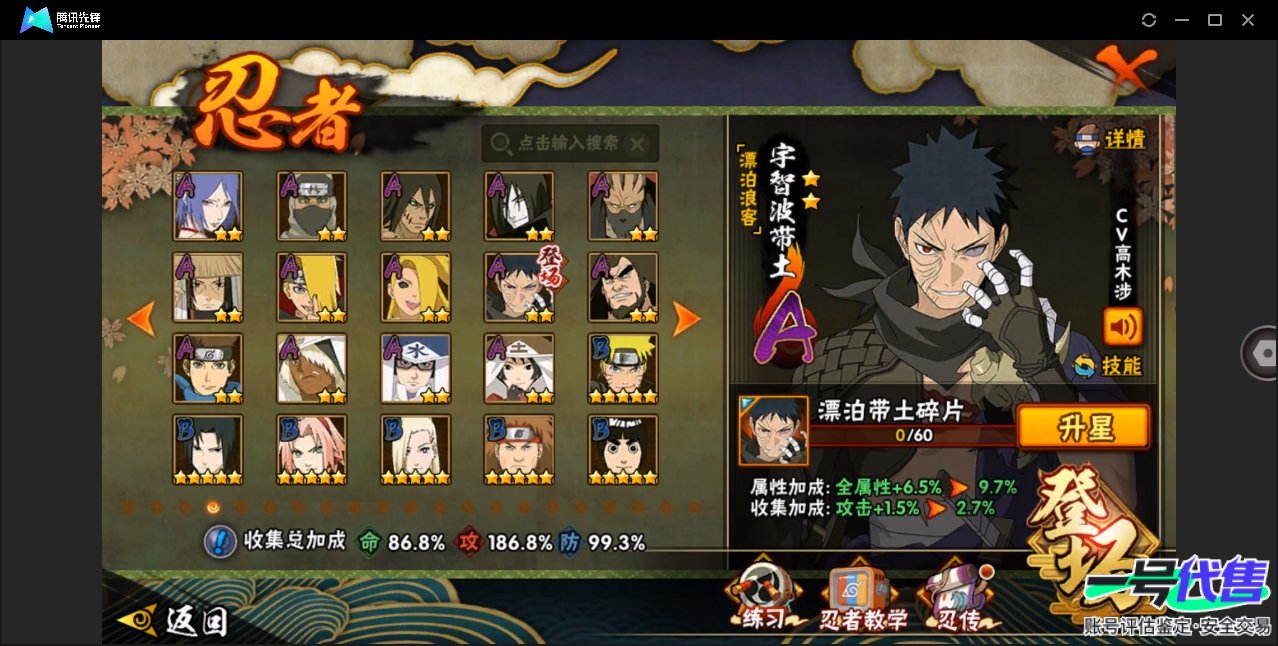Pick the blonde Deidara ninja portrait

coord(415,287)
